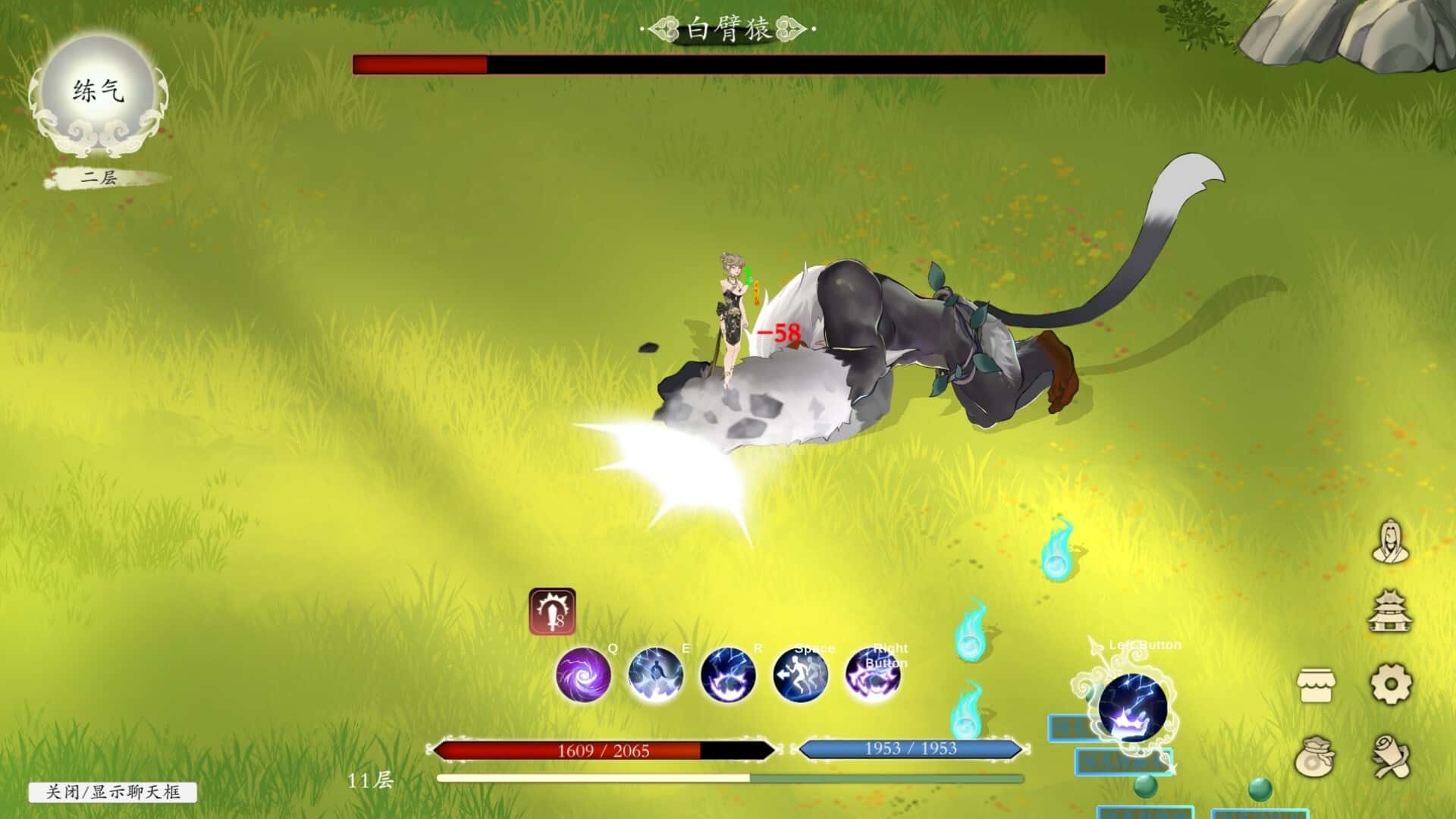Inspect the red sword buff icon
This screenshot has height=819, width=1456.
click(x=552, y=611)
